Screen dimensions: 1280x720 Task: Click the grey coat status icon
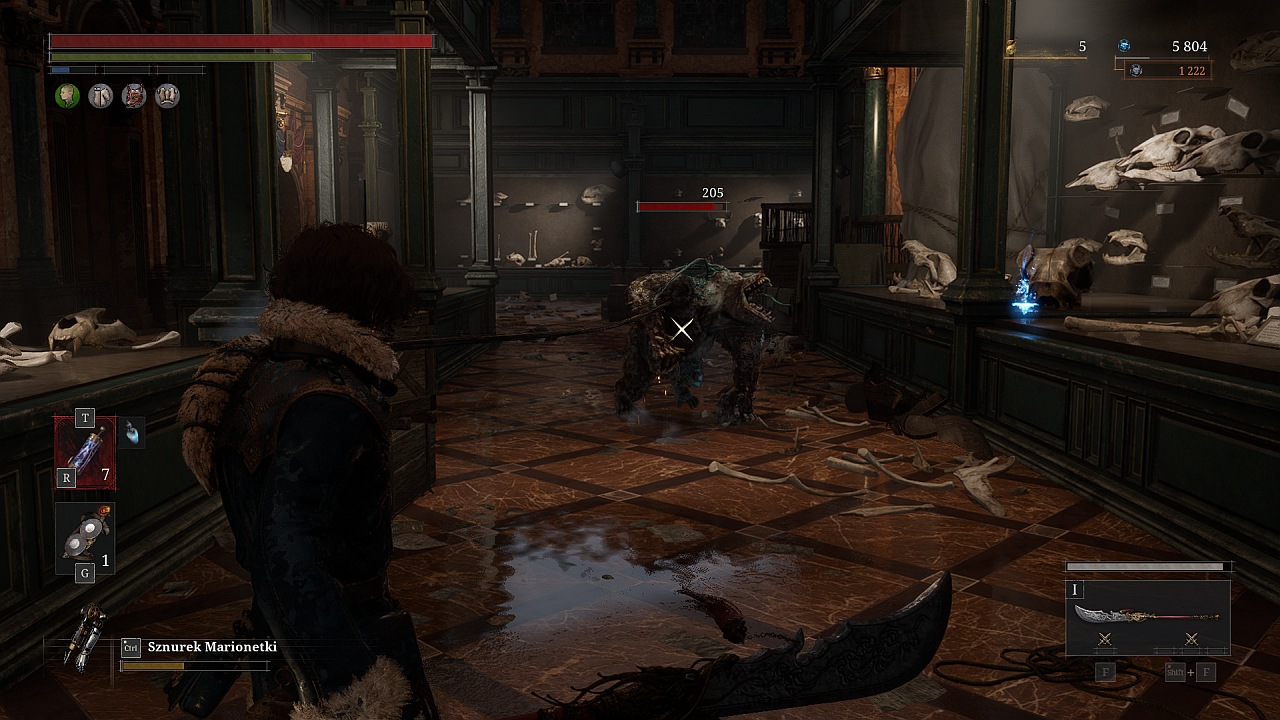[x=100, y=95]
